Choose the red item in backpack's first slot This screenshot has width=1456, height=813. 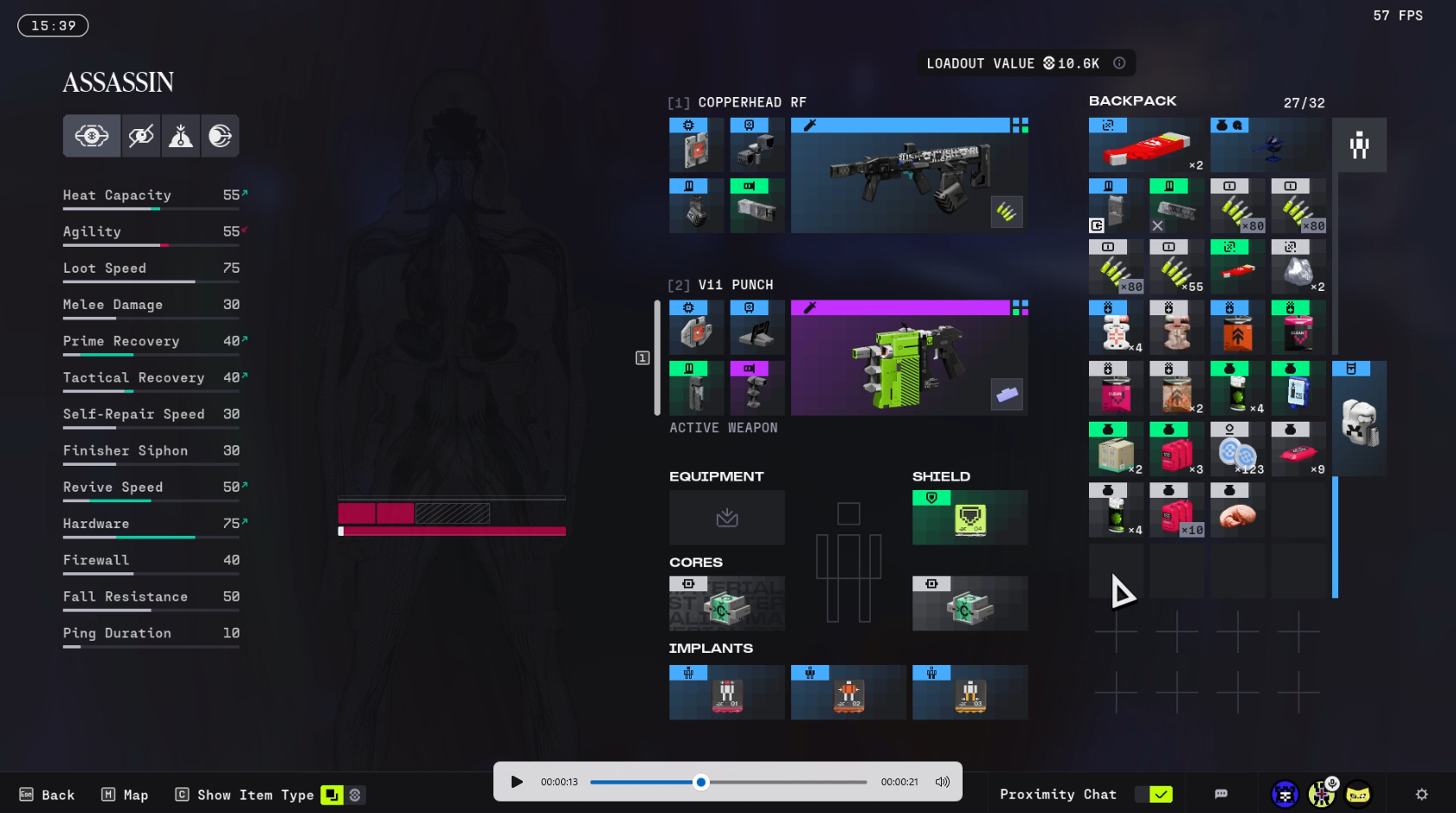(1146, 145)
